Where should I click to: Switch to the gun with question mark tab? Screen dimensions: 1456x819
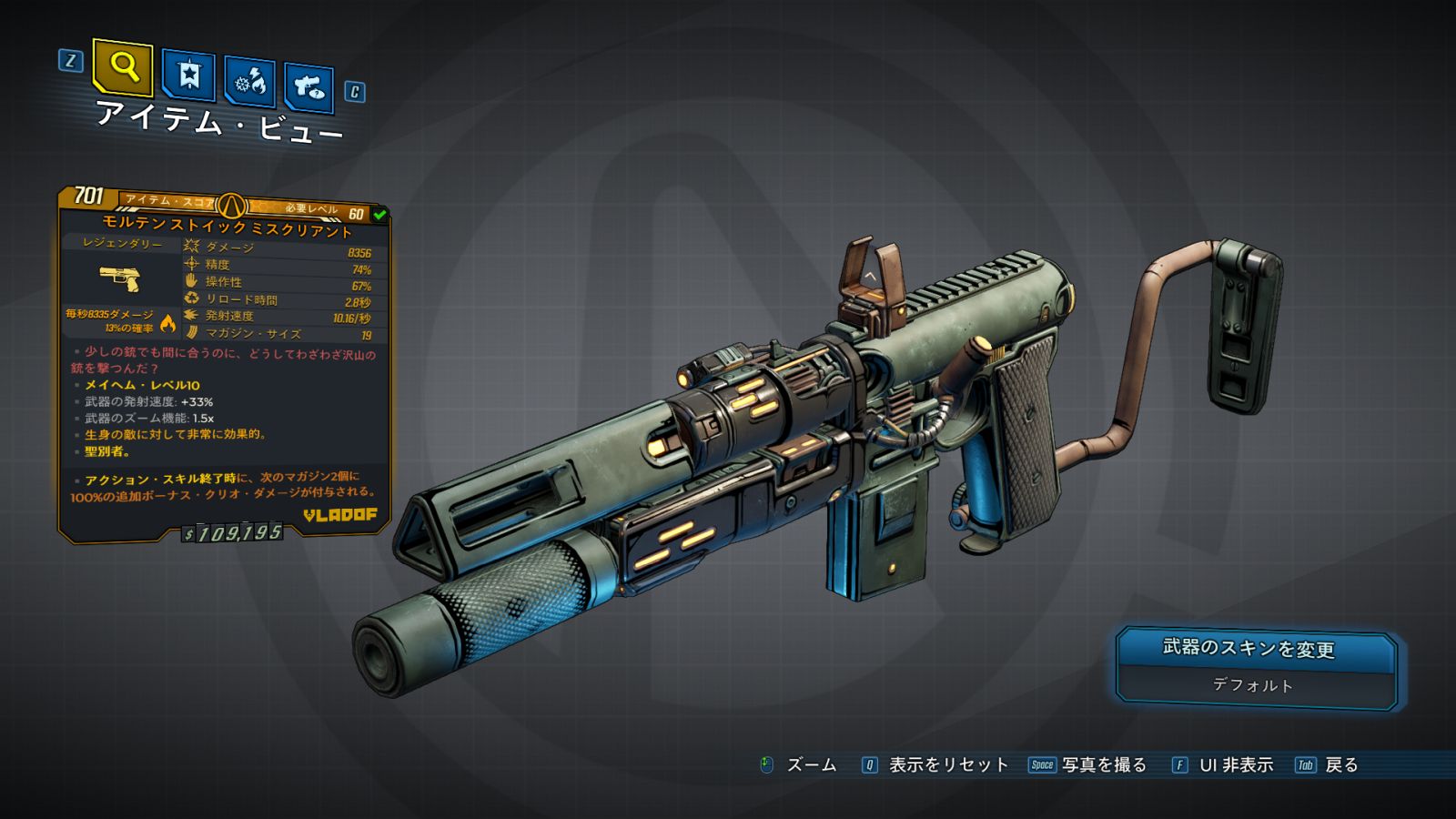(308, 87)
